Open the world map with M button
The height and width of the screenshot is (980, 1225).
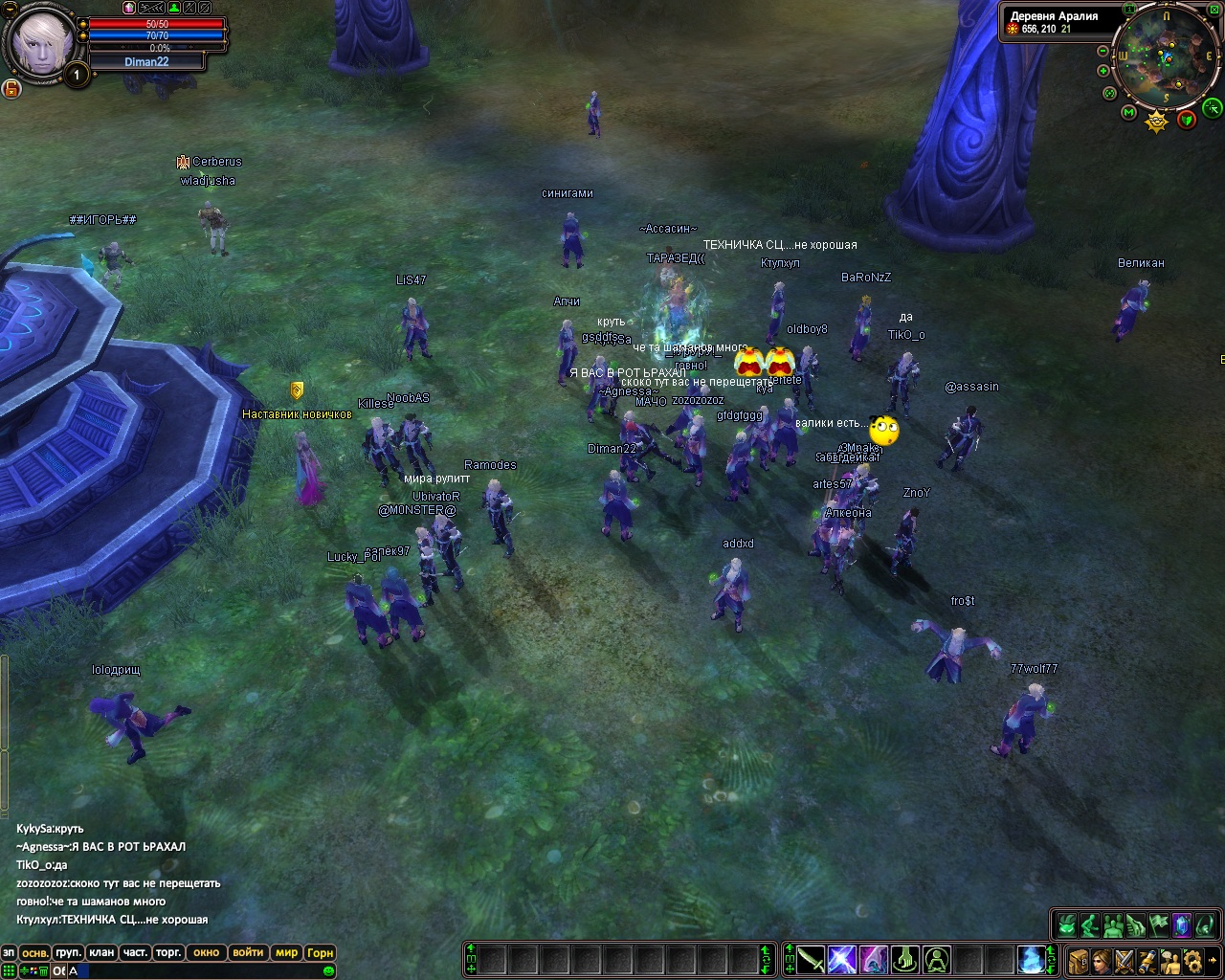click(x=1129, y=114)
